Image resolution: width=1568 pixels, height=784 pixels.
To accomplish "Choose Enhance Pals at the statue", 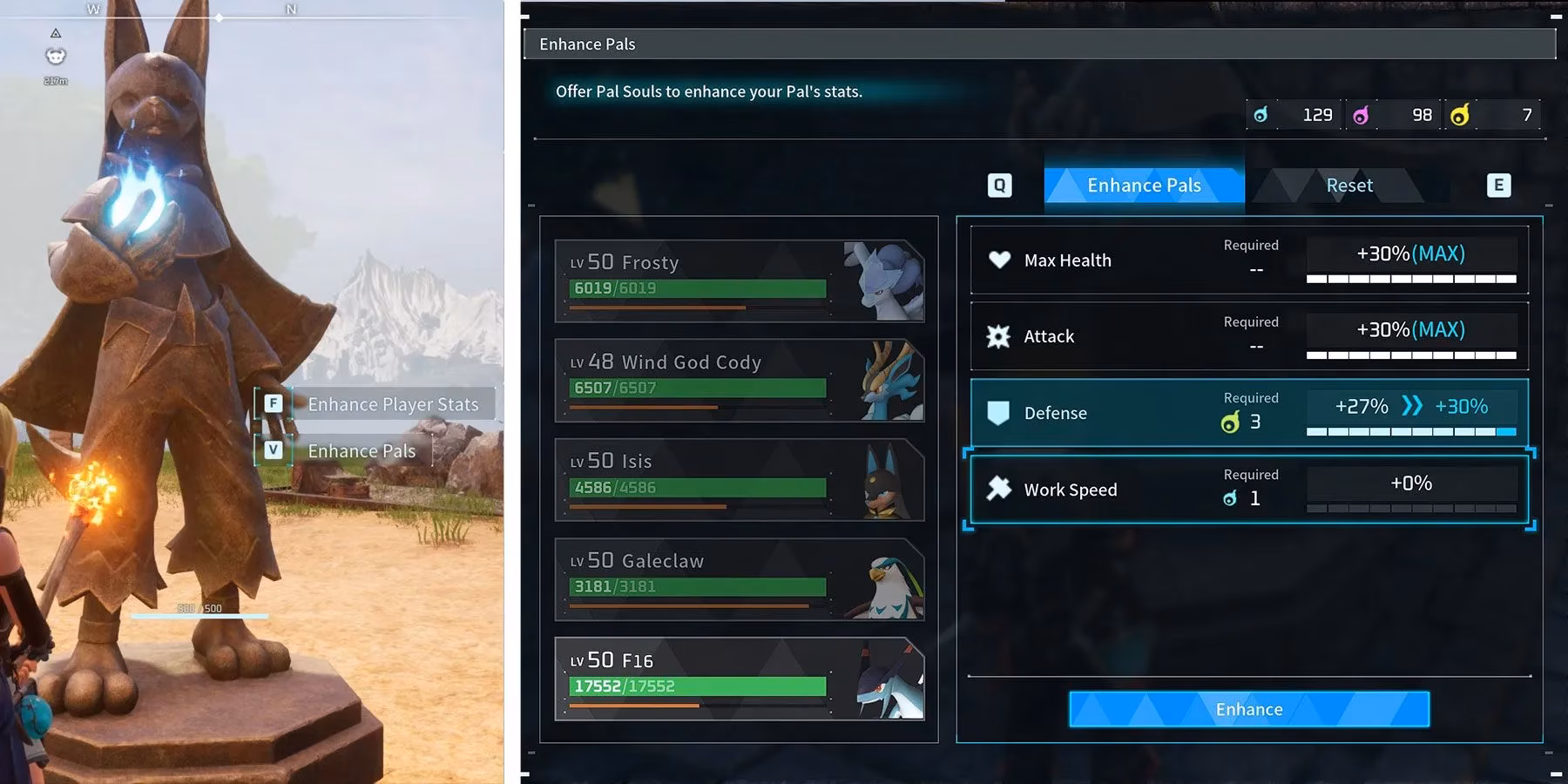I will 362,450.
